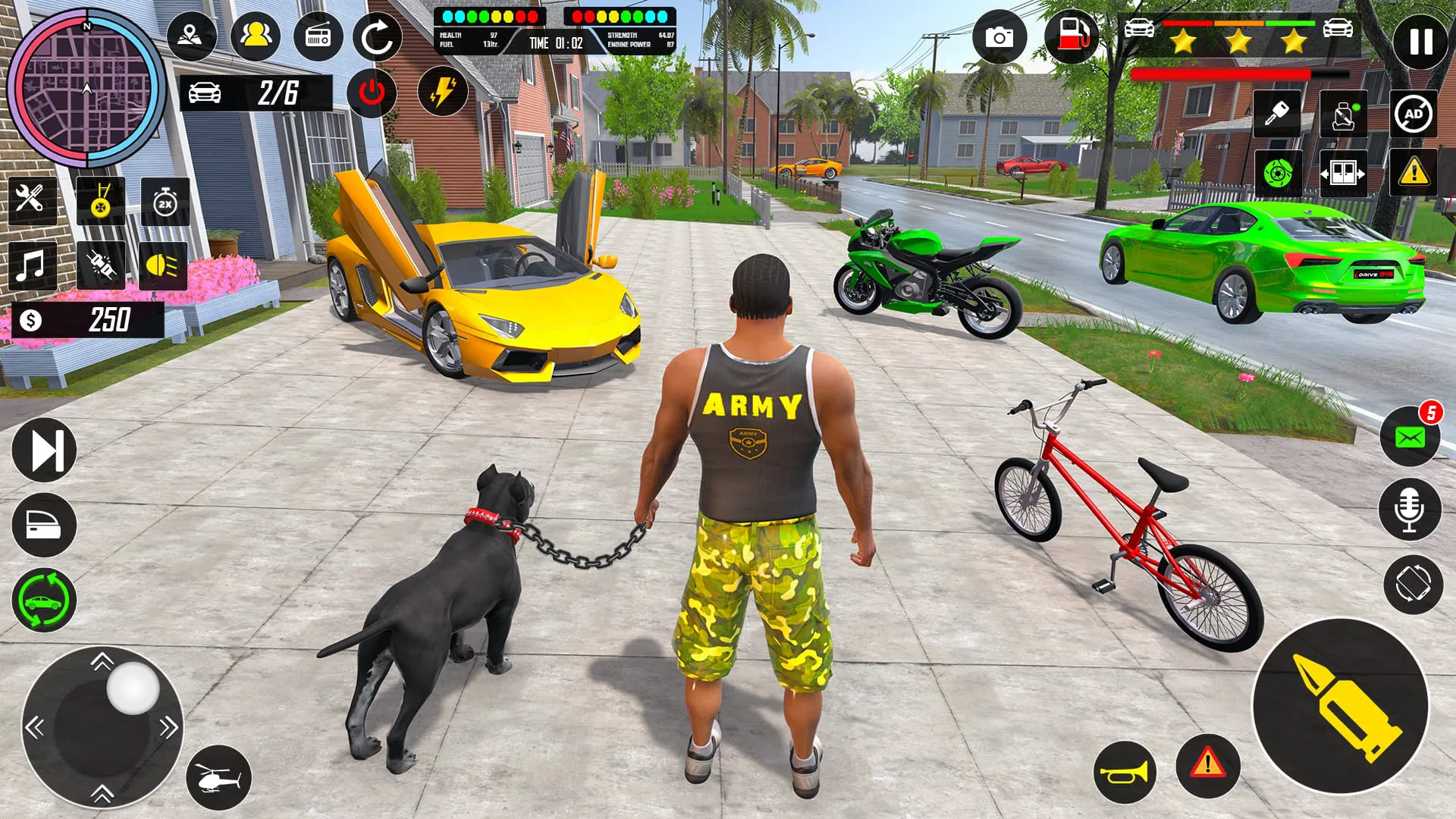Tap the fuel pump station icon
1456x819 pixels.
1072,36
